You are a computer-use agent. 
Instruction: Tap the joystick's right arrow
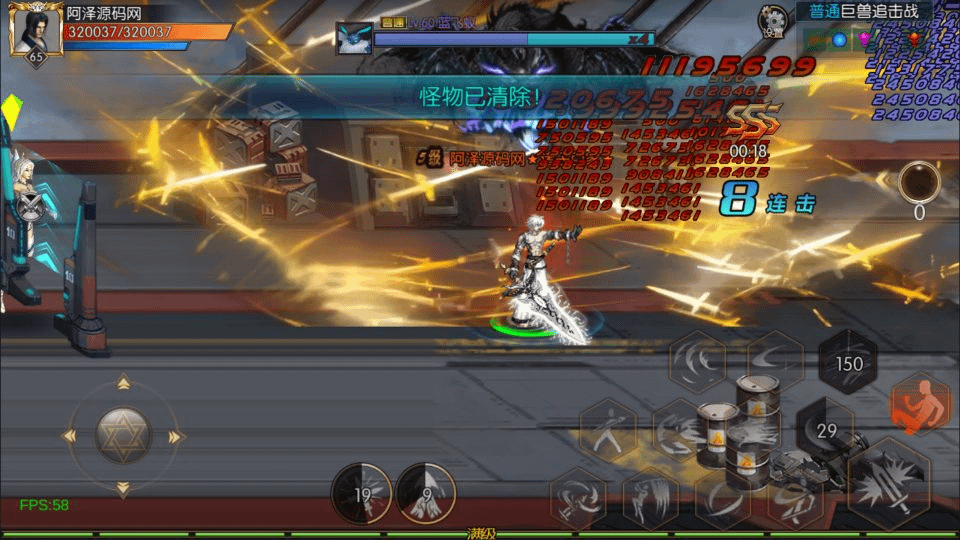pos(177,436)
